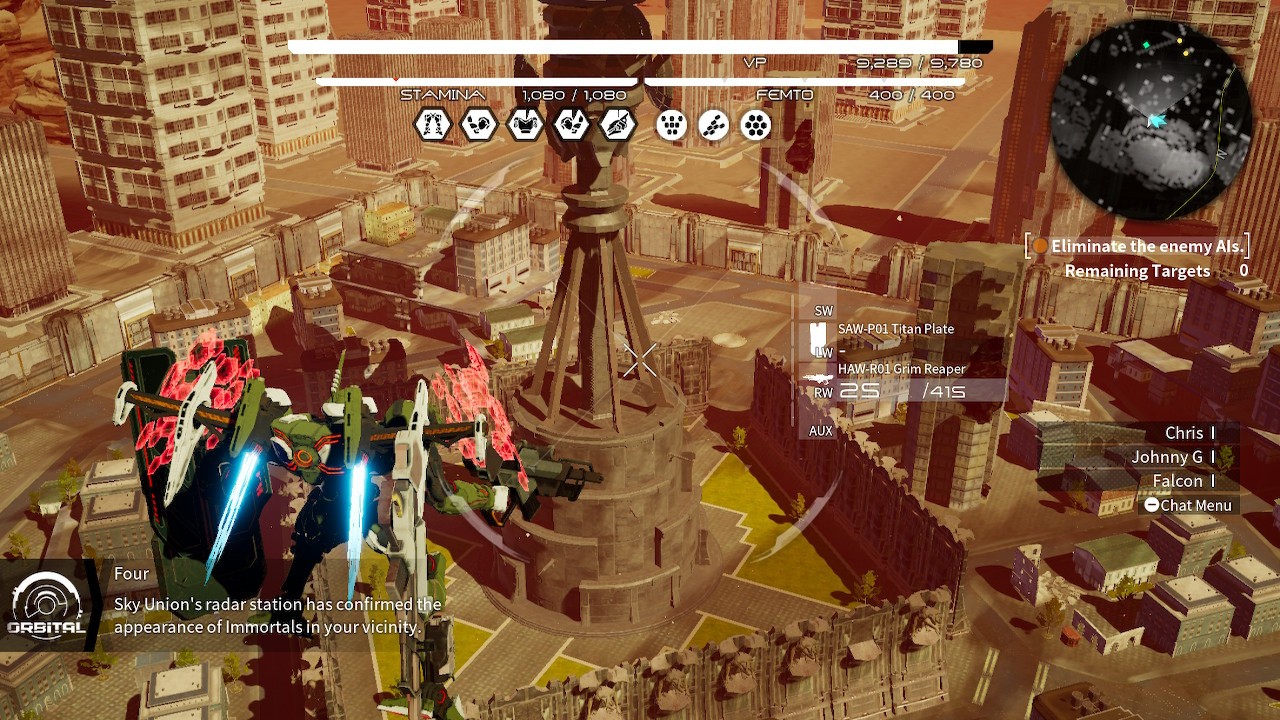1280x720 pixels.
Task: Open the Chat Menu
Action: point(1188,505)
